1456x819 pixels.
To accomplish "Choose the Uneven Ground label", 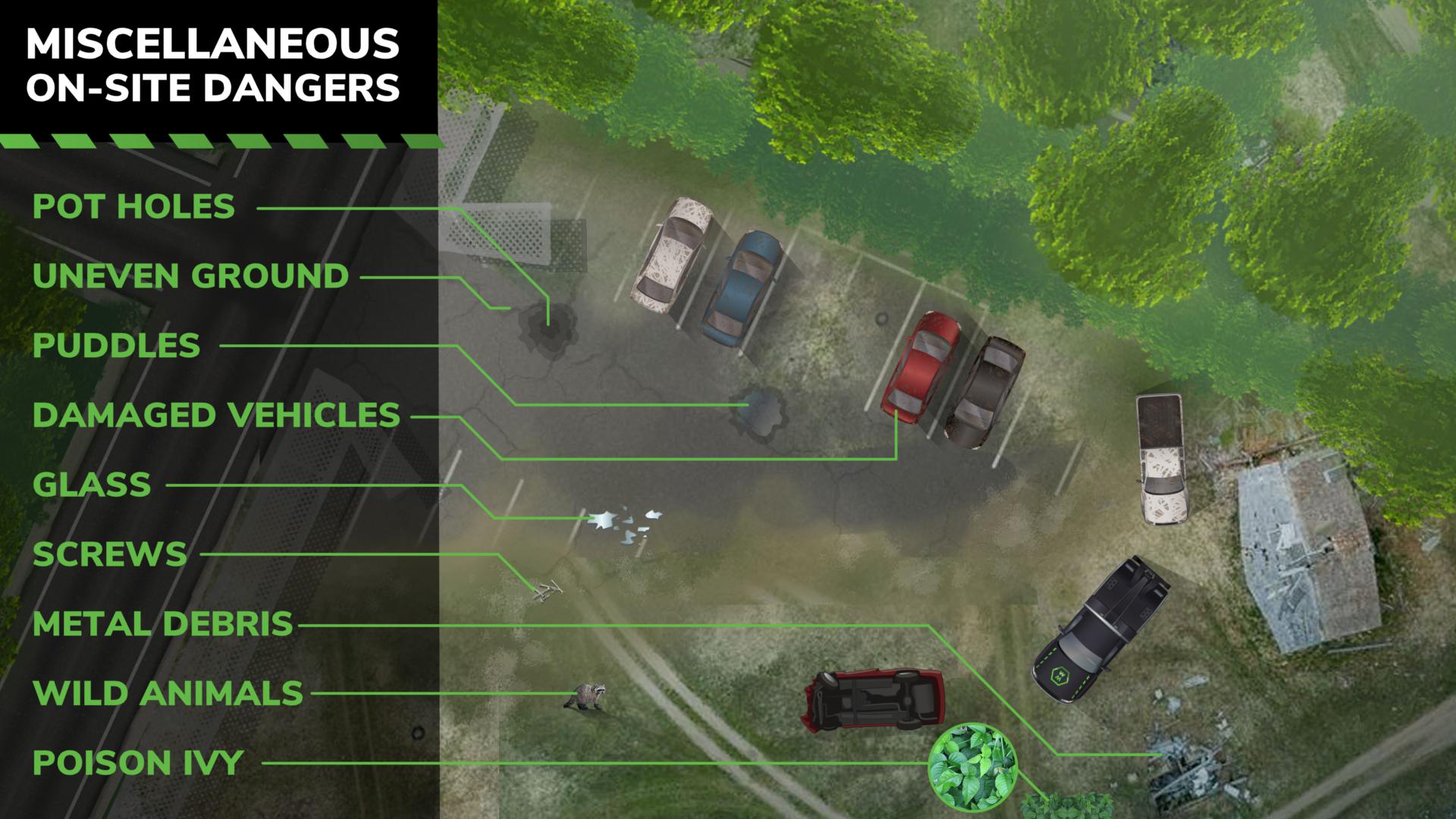I will [190, 276].
